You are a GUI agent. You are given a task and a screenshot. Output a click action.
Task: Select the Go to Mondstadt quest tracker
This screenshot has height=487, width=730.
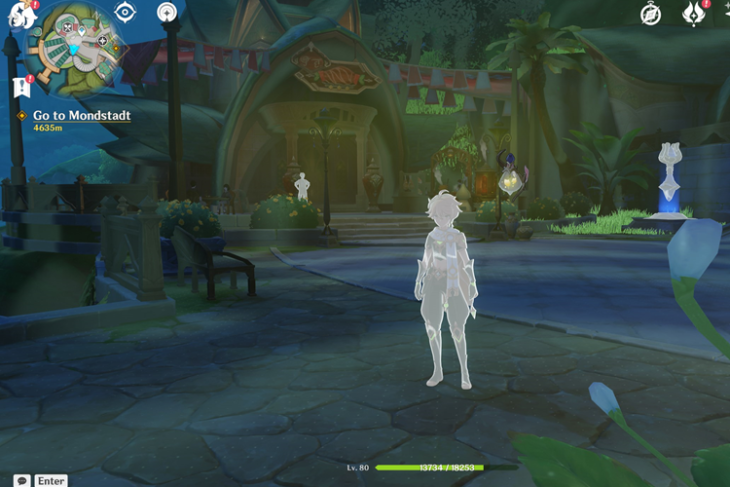coord(81,116)
